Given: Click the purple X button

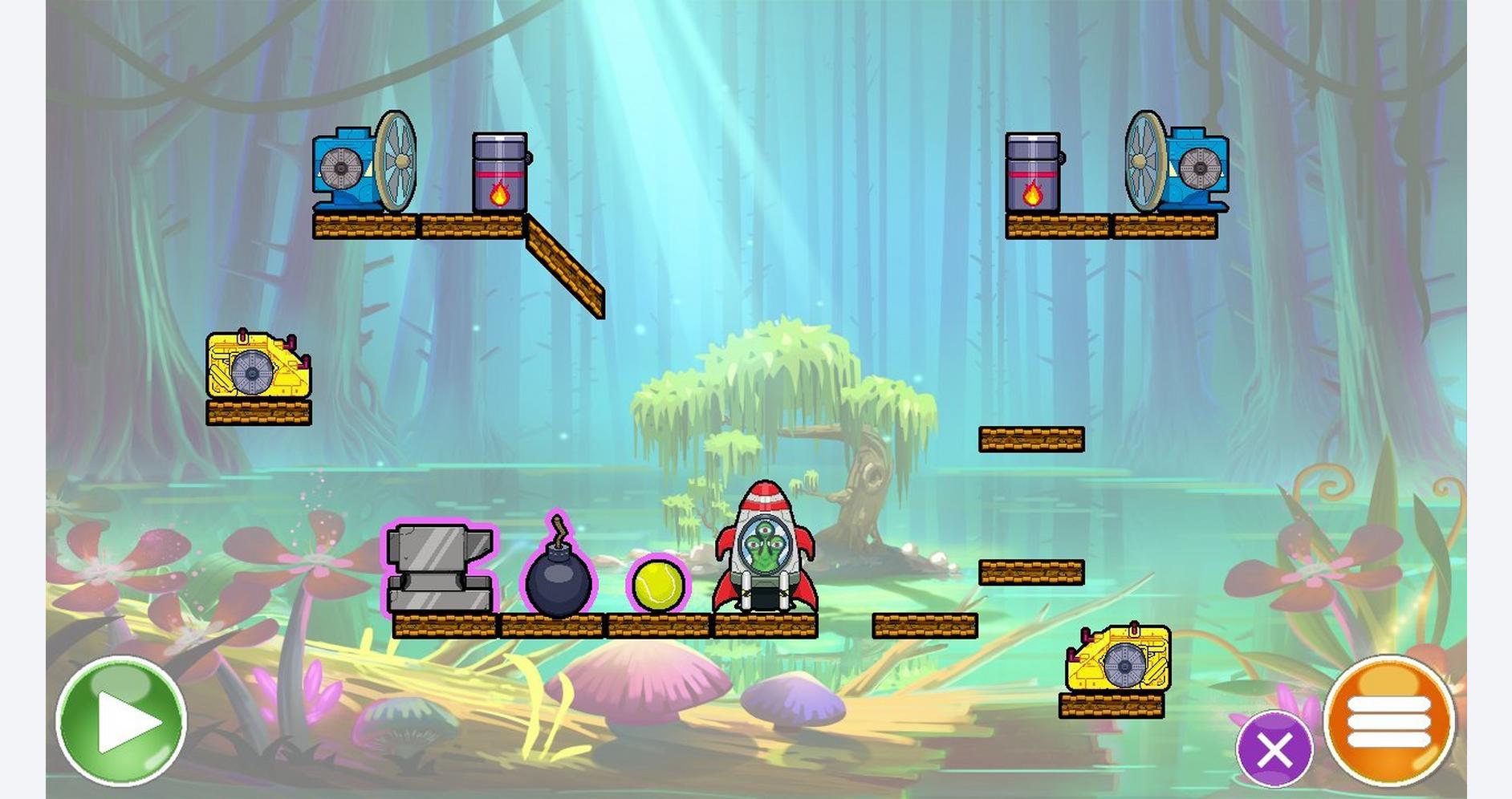Looking at the screenshot, I should 1274,751.
